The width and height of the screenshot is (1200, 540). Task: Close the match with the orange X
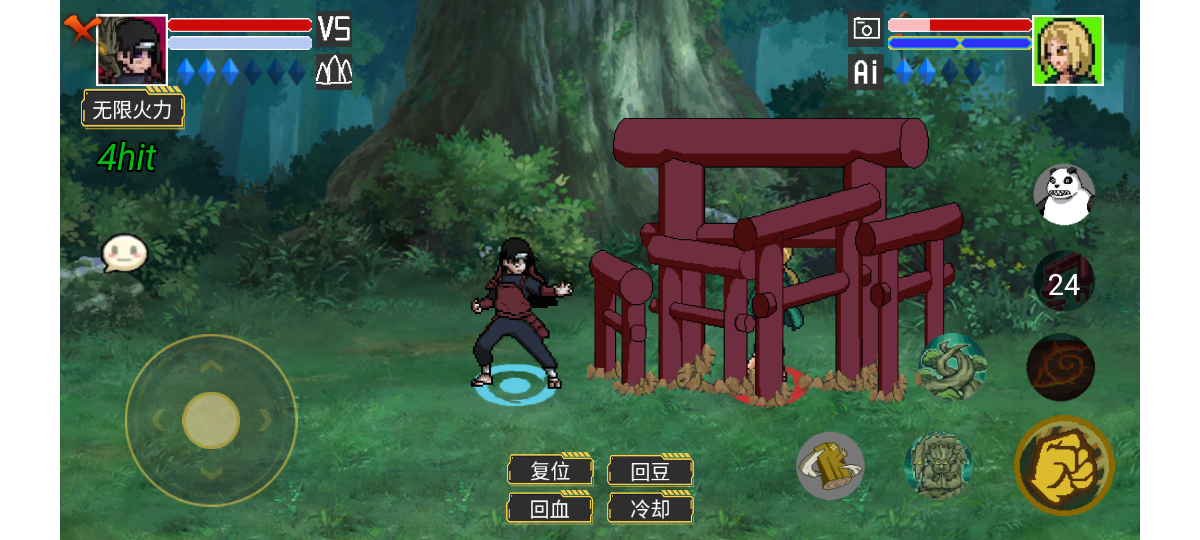pyautogui.click(x=78, y=27)
